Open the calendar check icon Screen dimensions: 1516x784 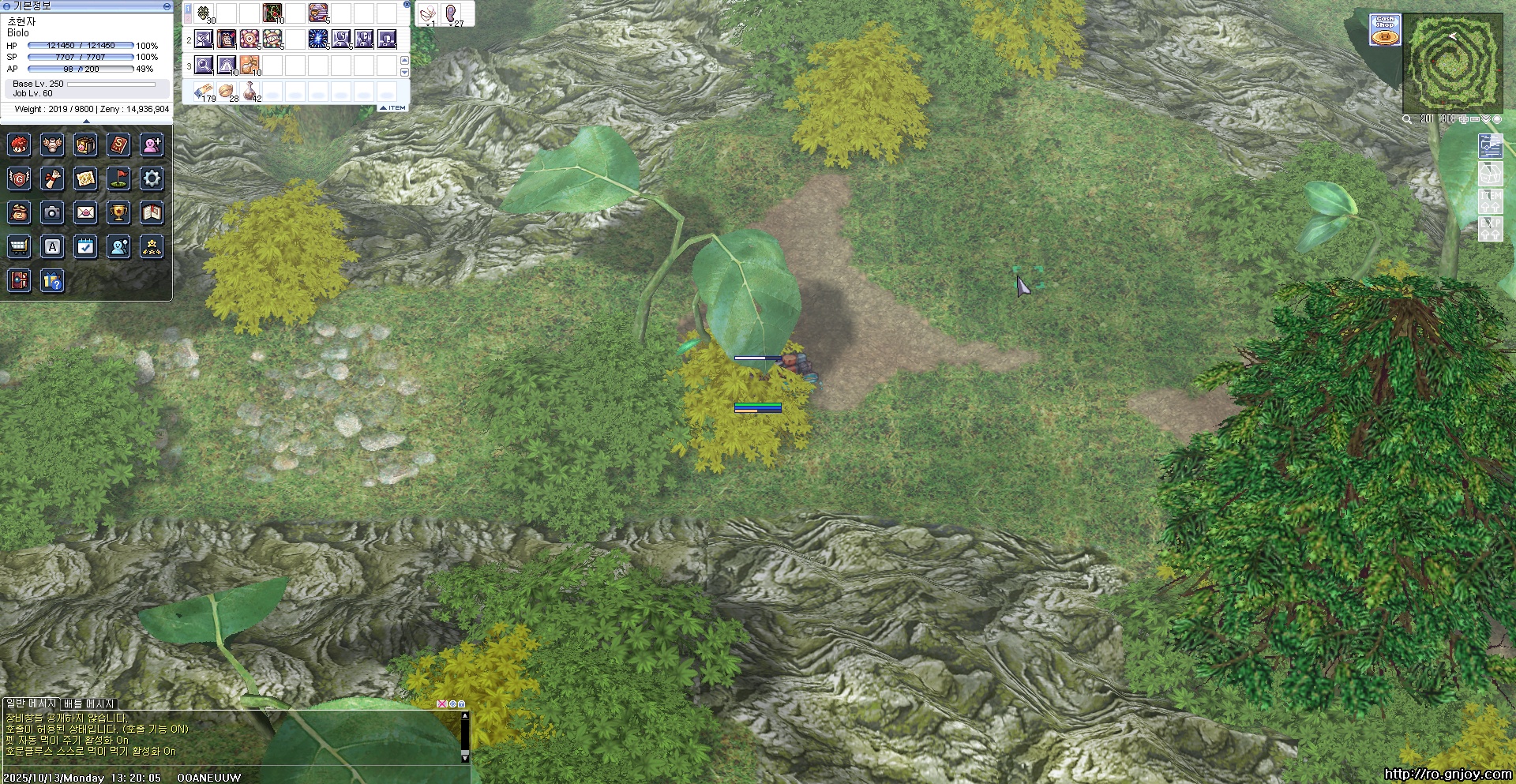(x=85, y=247)
